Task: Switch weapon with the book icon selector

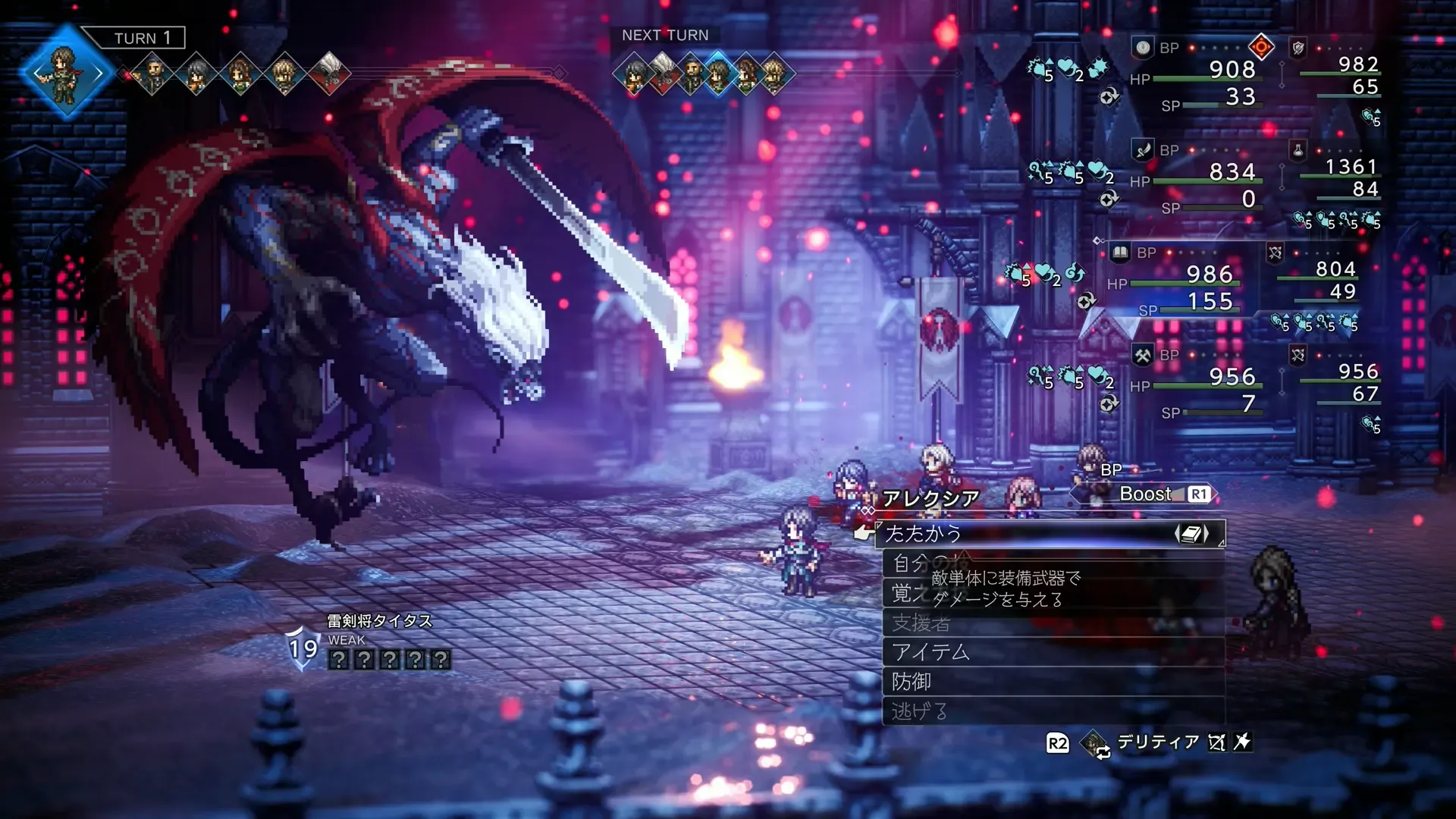Action: coord(1191,534)
